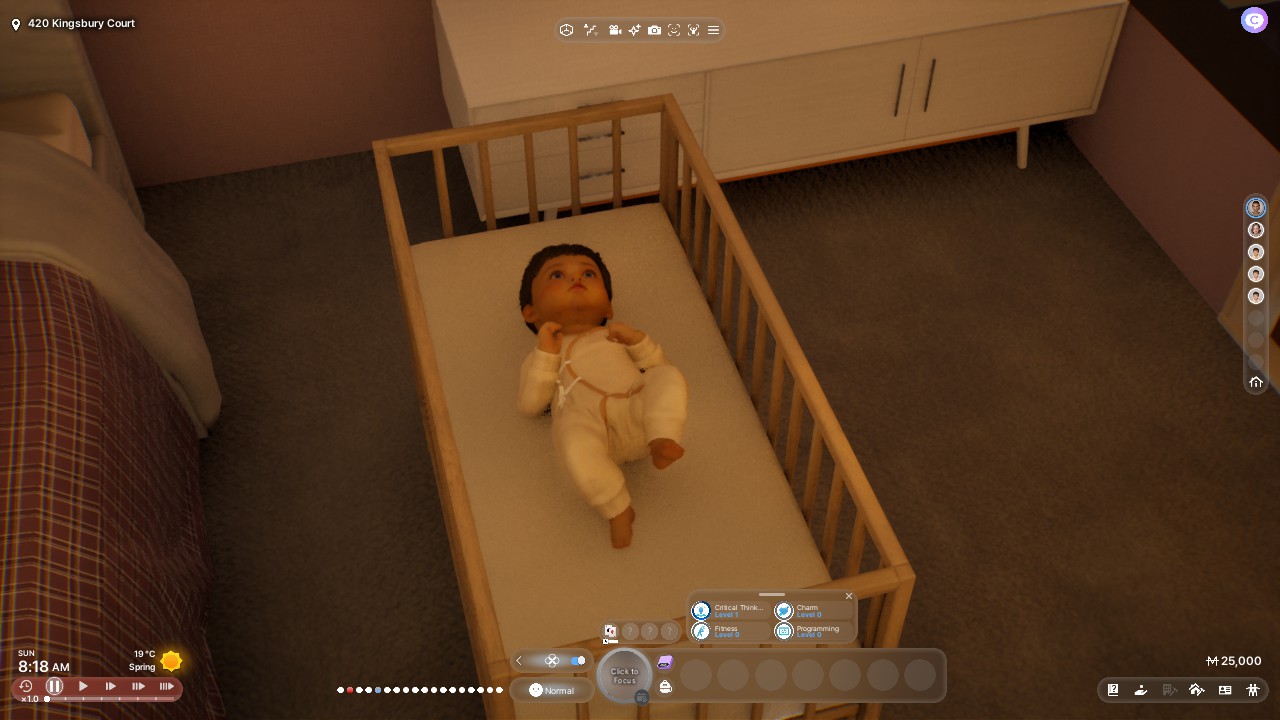Open the main hamburger menu
The image size is (1280, 720).
713,30
